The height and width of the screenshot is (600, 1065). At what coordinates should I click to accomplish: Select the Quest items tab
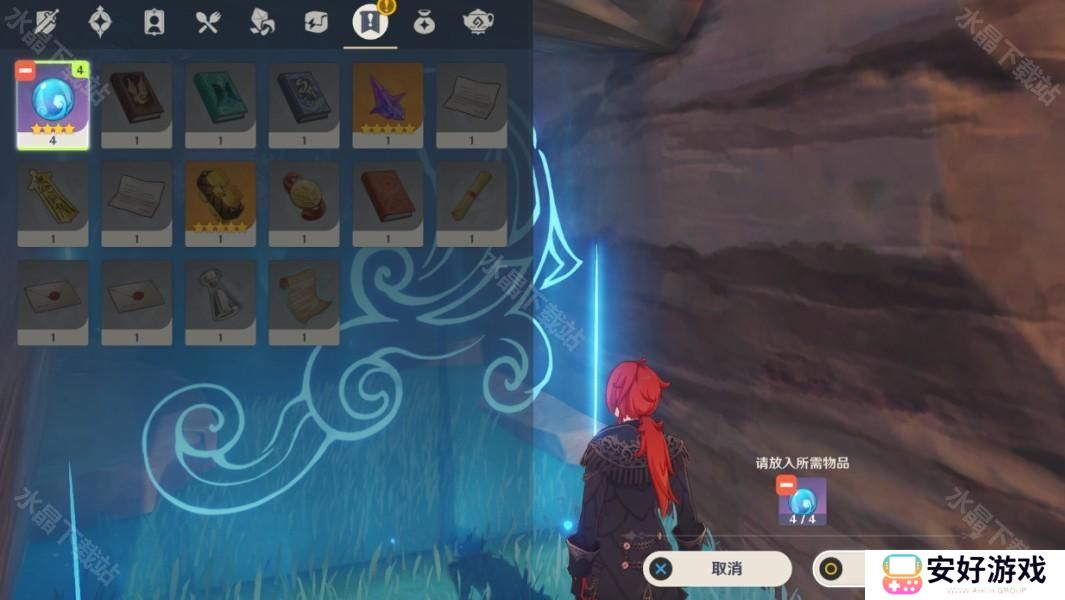coord(370,22)
